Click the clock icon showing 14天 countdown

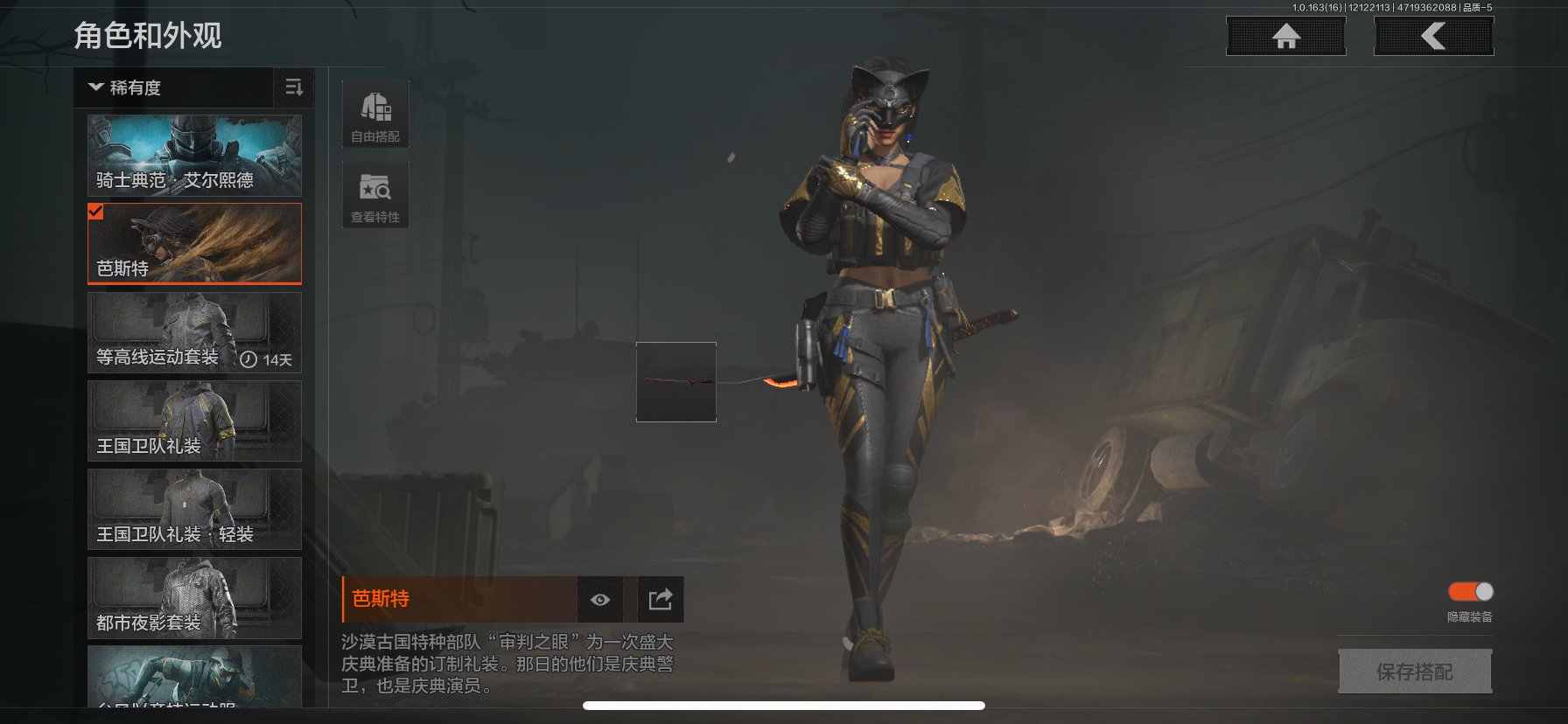click(248, 359)
